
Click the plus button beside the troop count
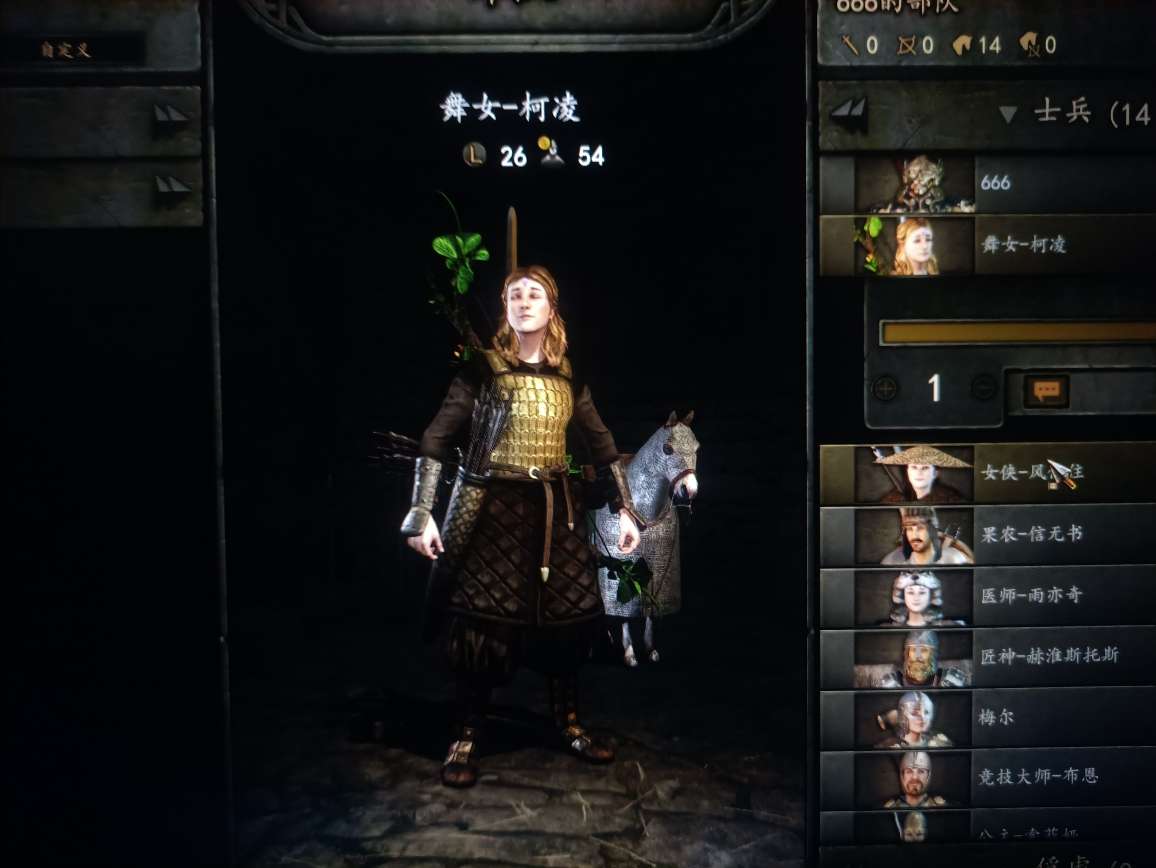[885, 388]
